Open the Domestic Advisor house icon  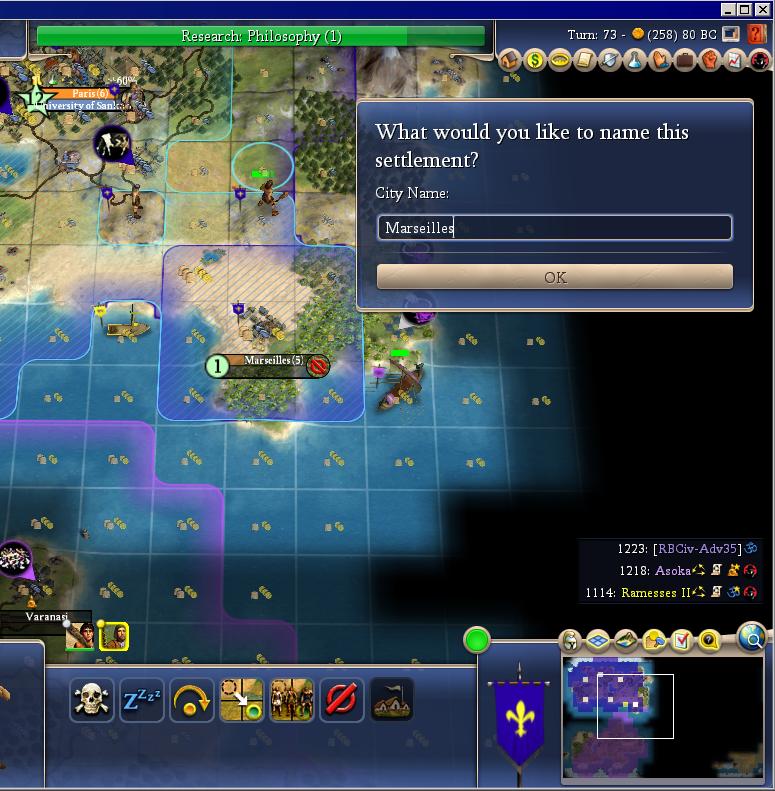(x=509, y=60)
